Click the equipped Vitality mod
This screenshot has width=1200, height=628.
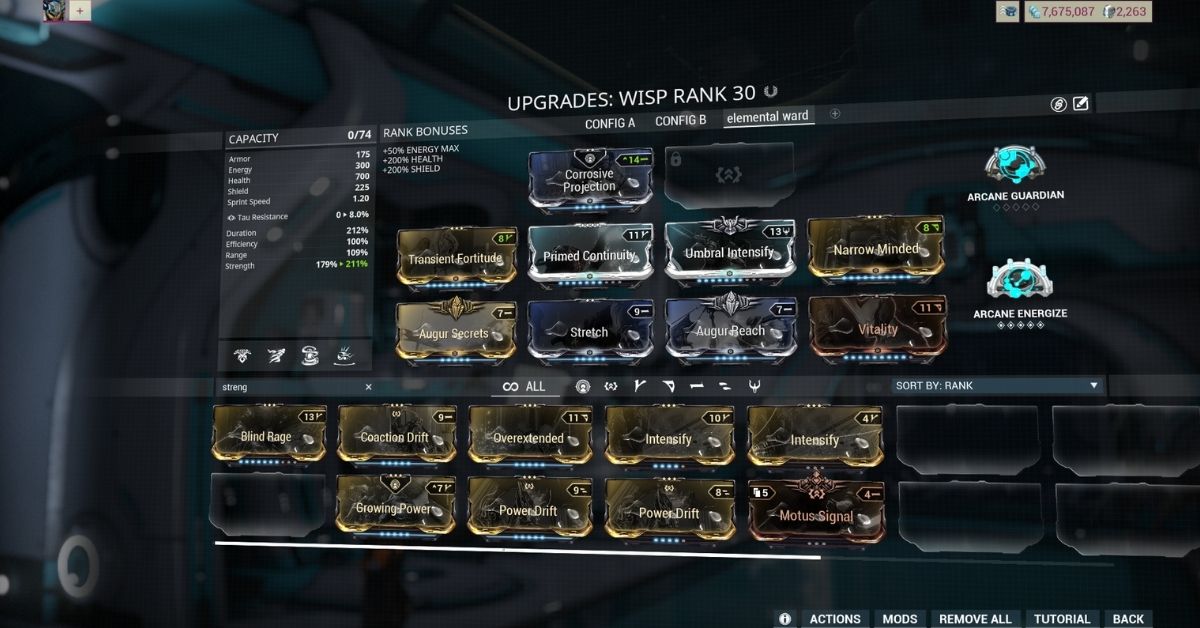pos(876,328)
